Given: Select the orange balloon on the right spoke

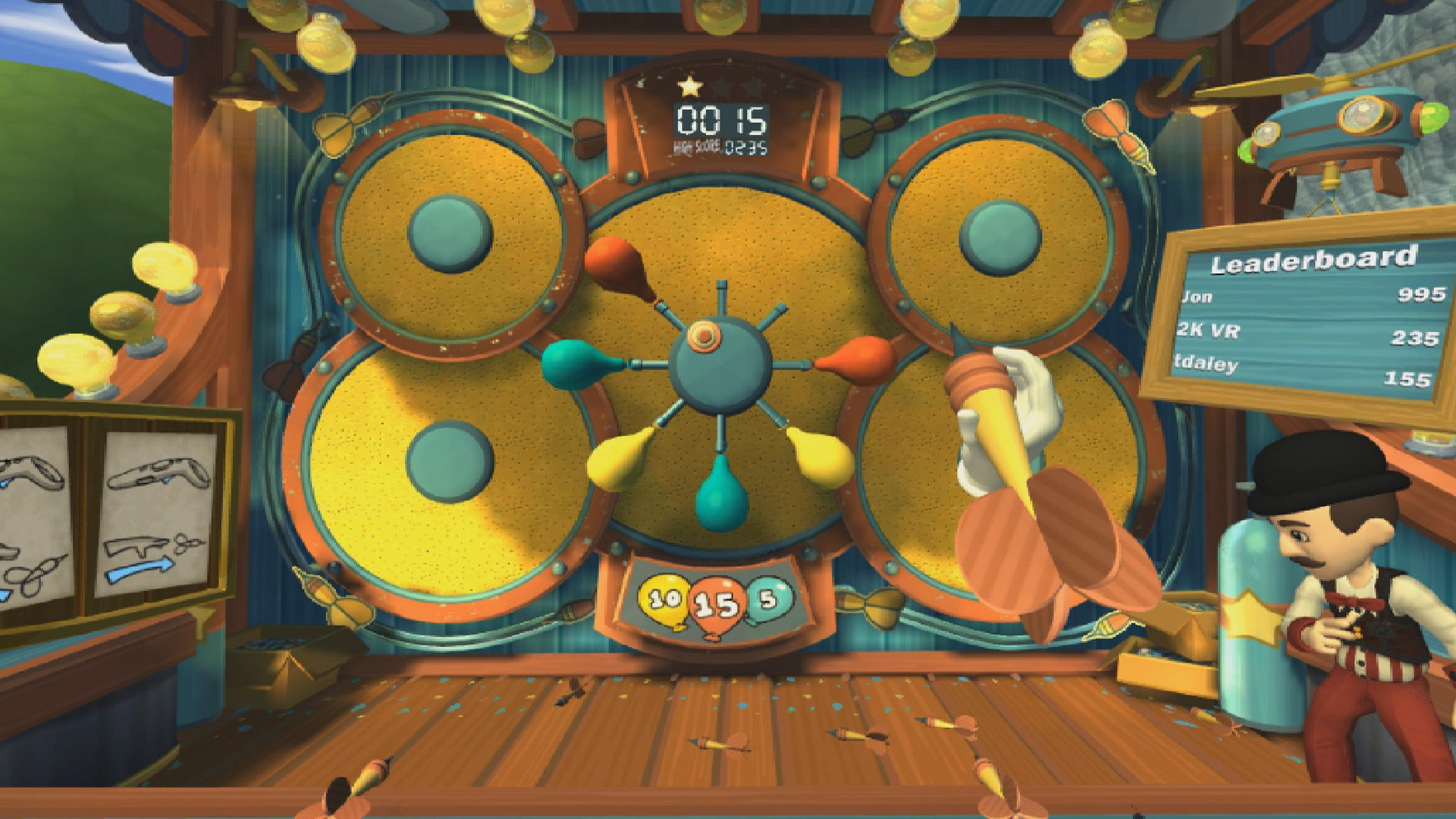Looking at the screenshot, I should pos(864,355).
